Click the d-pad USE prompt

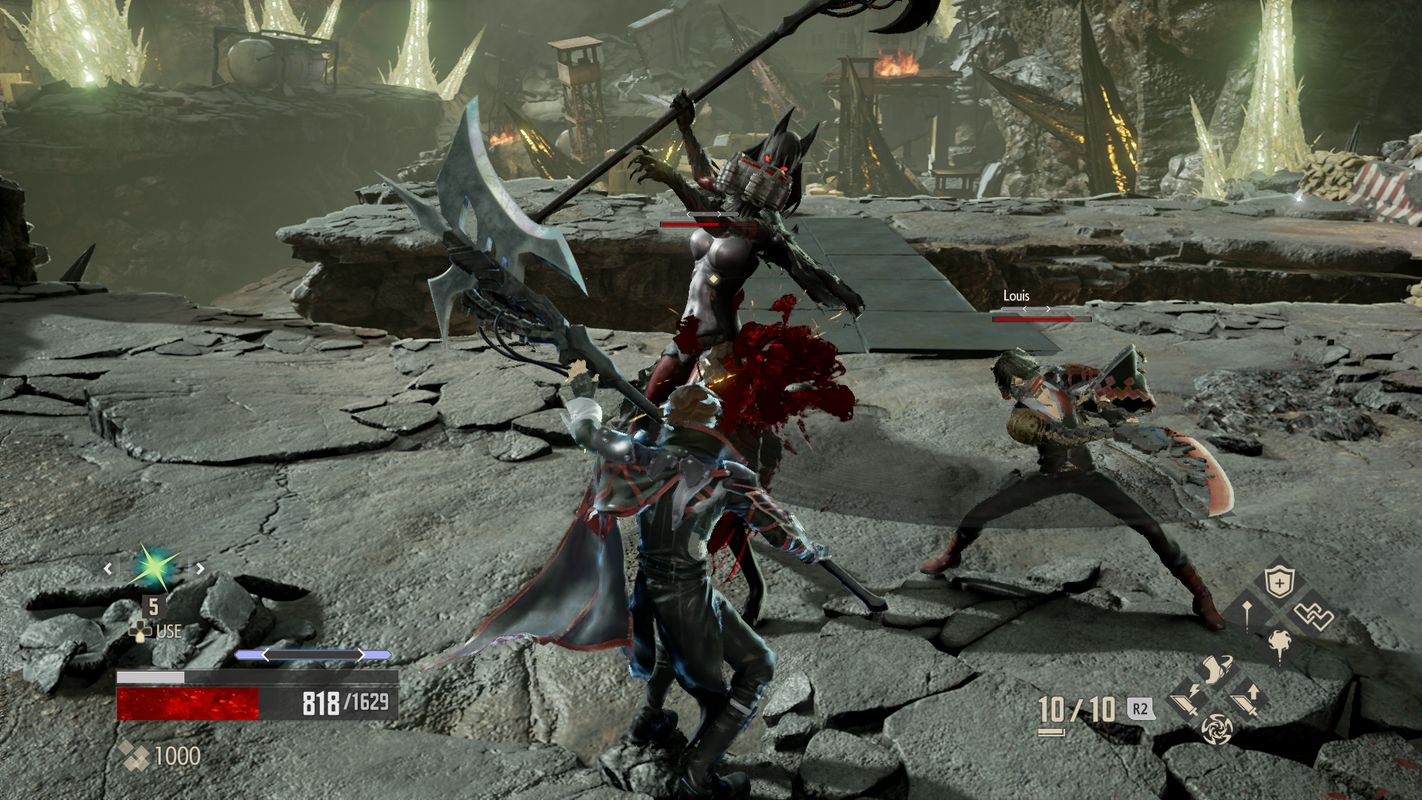point(141,632)
